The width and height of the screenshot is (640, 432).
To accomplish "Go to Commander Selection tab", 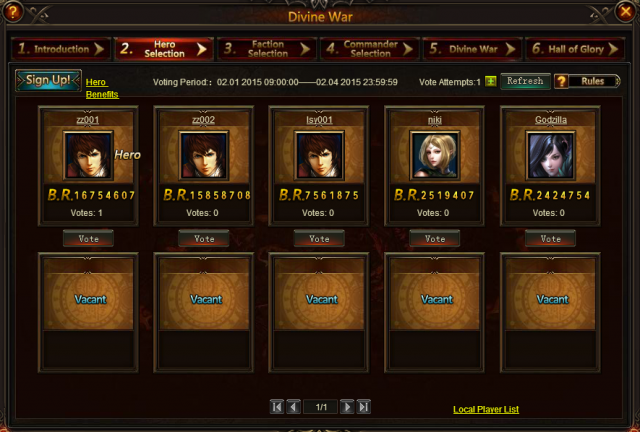I will coord(367,49).
